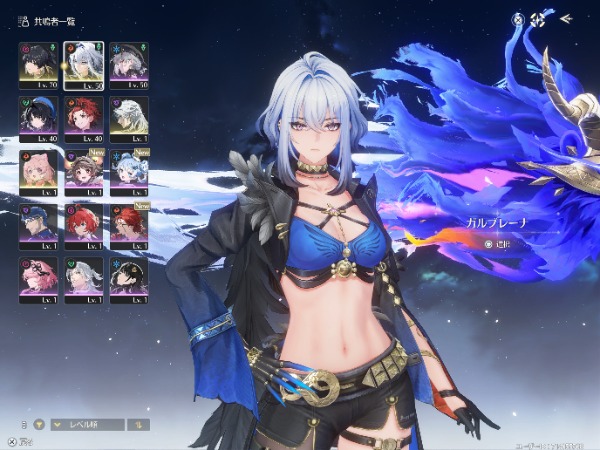
Task: Select the blue-capped Lv. 1 character portrait
Action: pos(36,224)
